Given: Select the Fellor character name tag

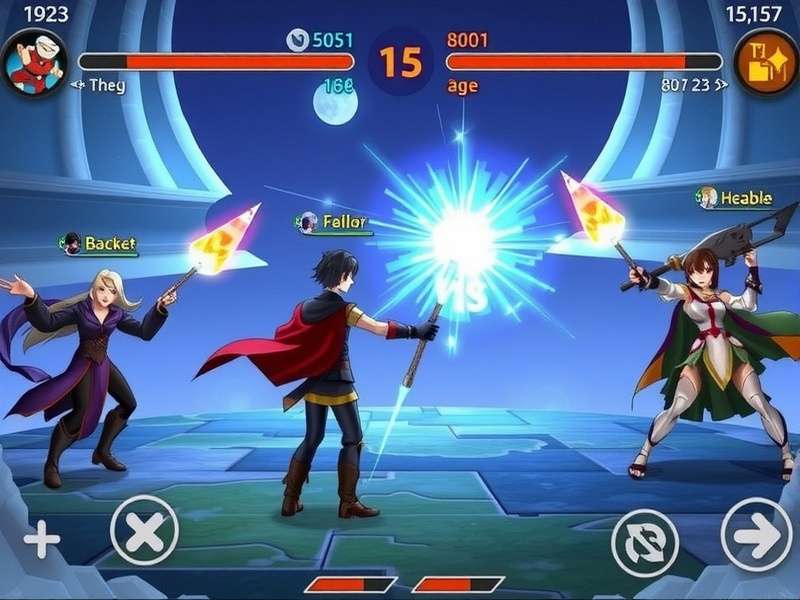Looking at the screenshot, I should coord(334,223).
